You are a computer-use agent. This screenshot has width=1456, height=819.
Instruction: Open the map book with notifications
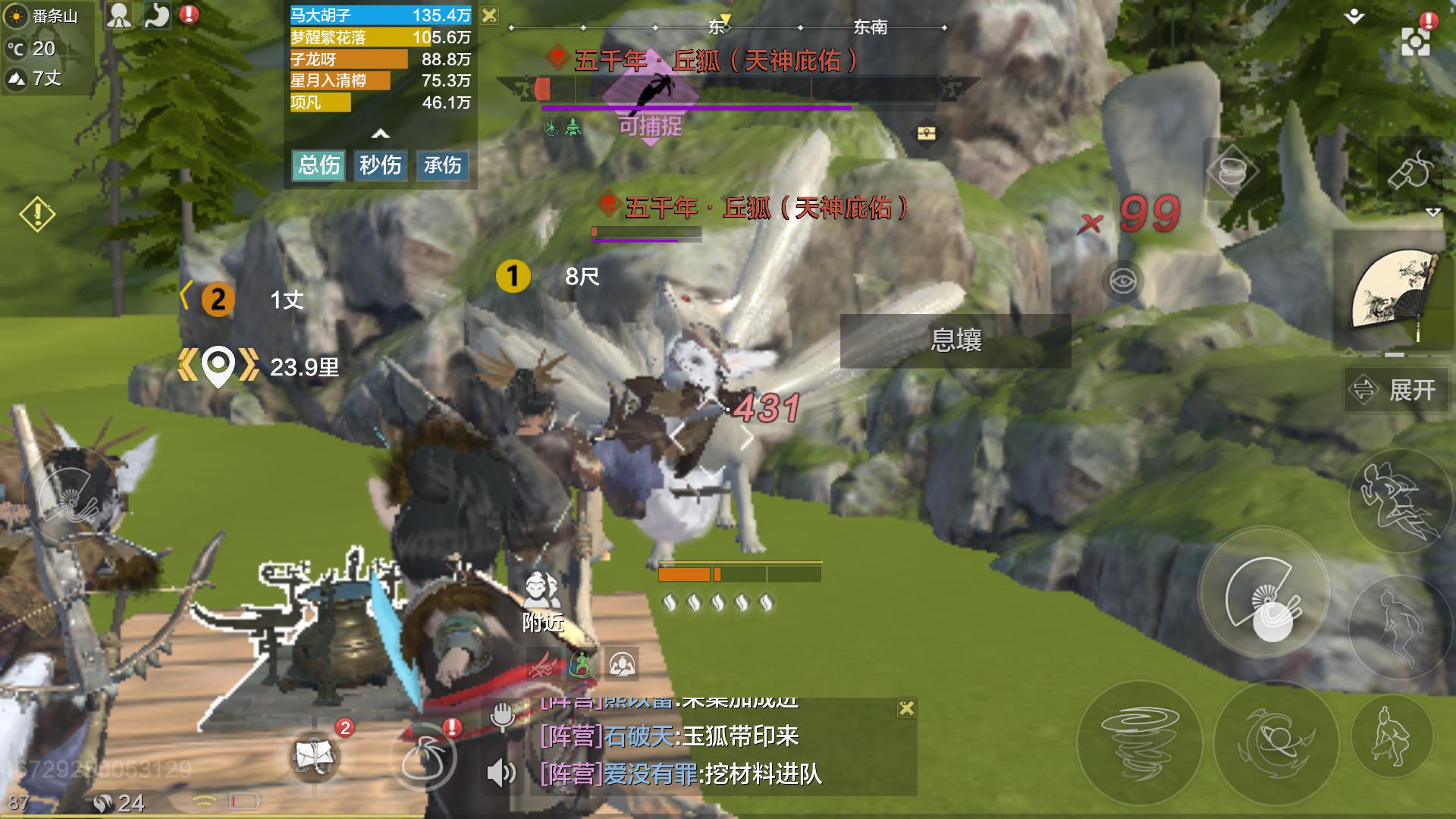316,755
